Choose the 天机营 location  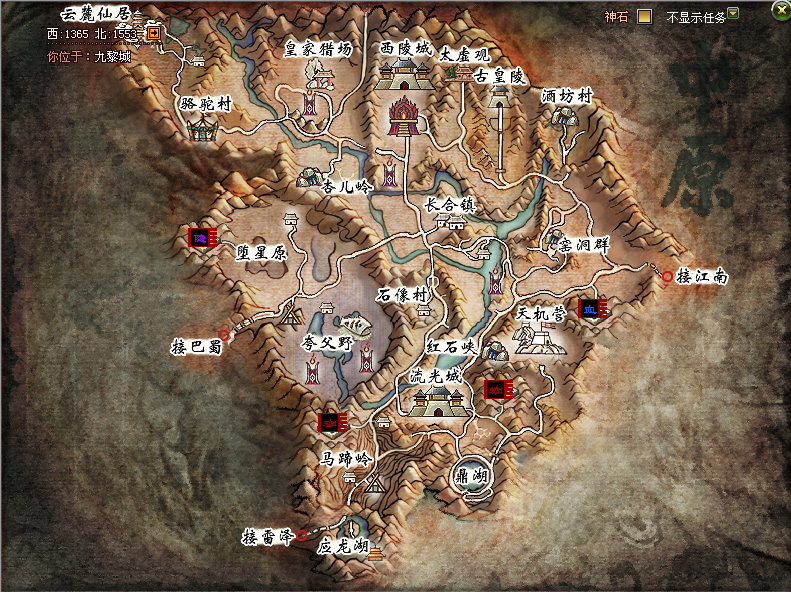tap(541, 314)
